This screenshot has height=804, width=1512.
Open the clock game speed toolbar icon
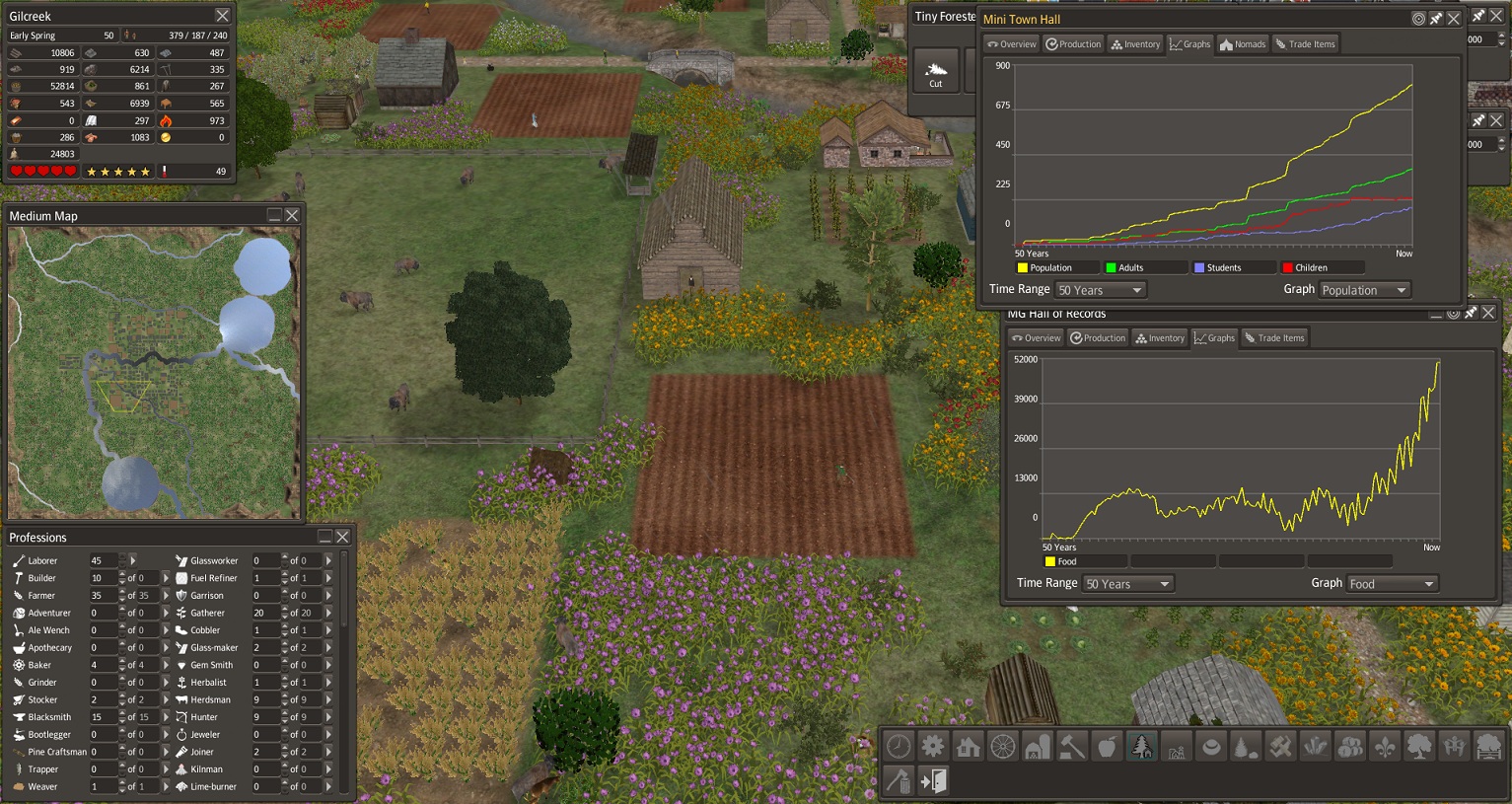click(x=898, y=747)
